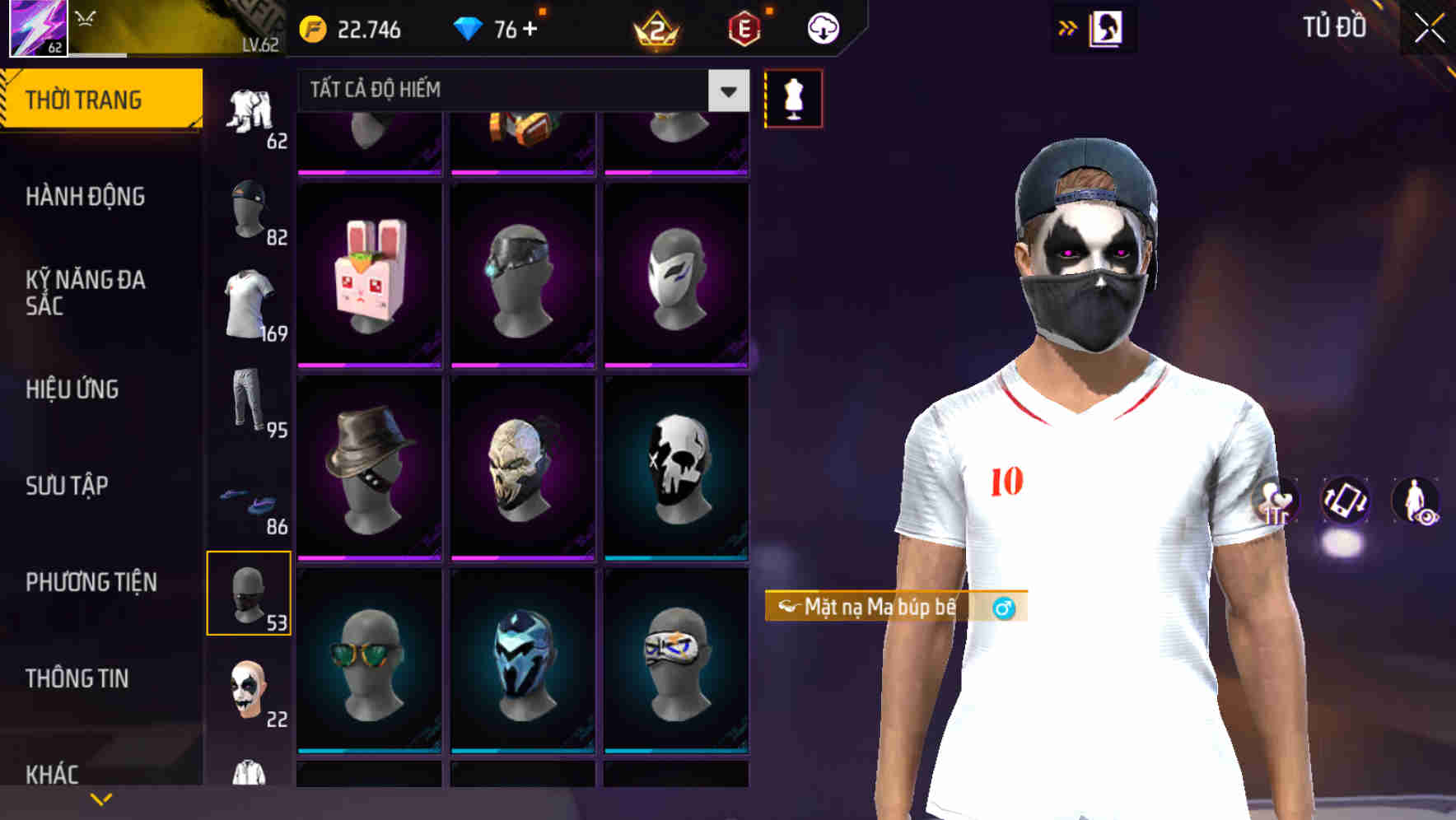Image resolution: width=1456 pixels, height=820 pixels.
Task: Expand the sidebar with the bottom yellow chevron
Action: (101, 797)
